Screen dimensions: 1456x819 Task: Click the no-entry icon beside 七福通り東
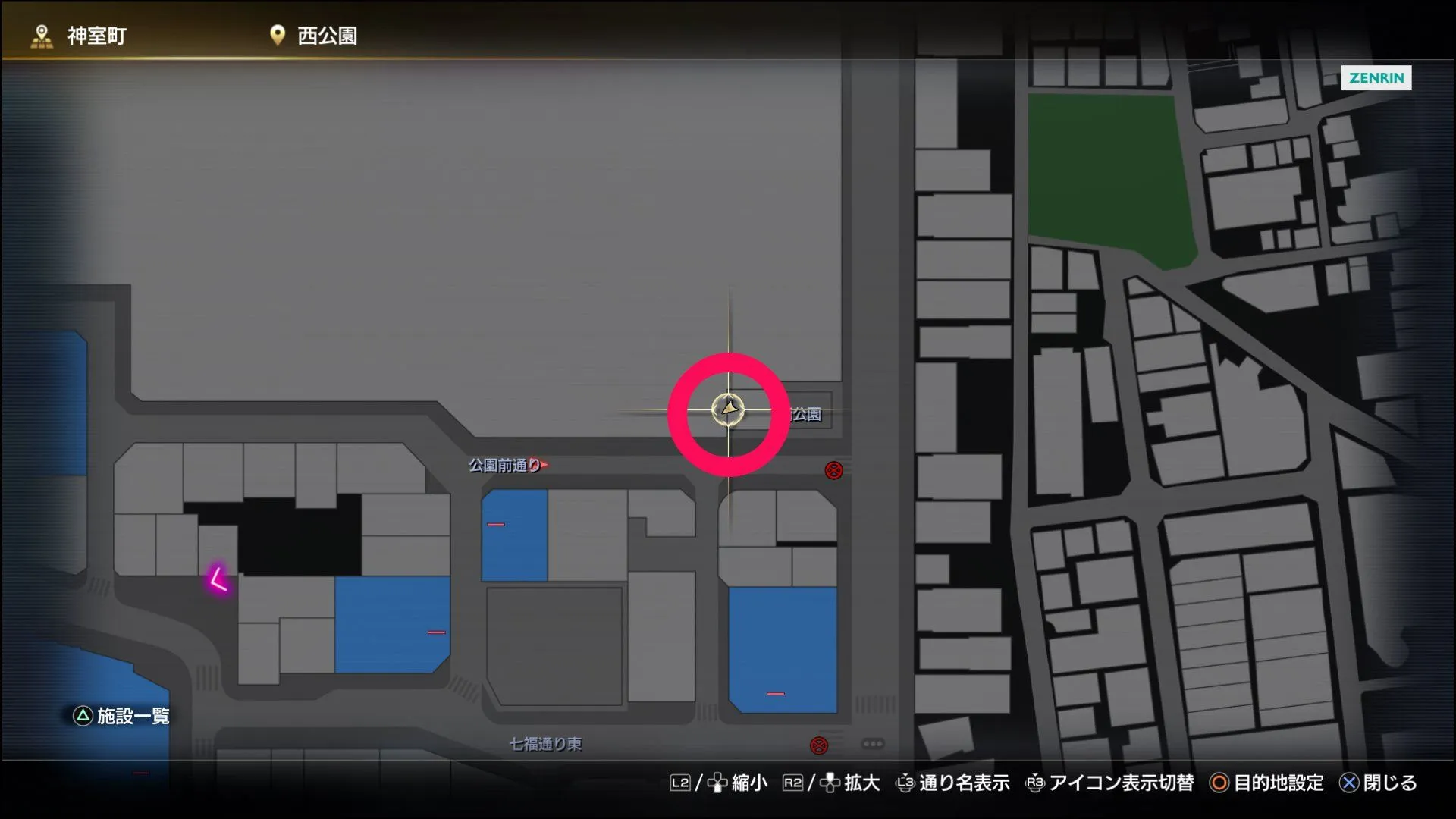(x=819, y=745)
